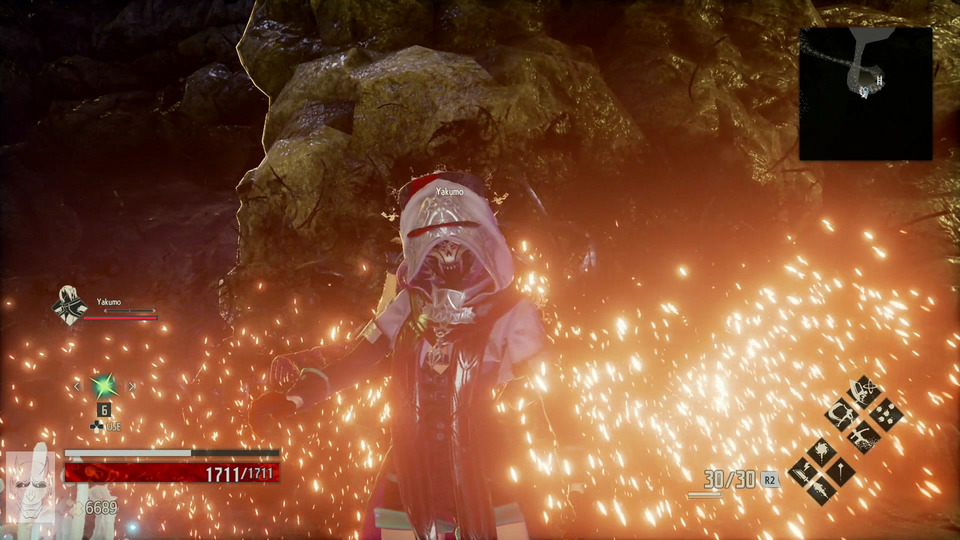Activate the gift showing six small orbs
The height and width of the screenshot is (540, 960).
pos(886,413)
